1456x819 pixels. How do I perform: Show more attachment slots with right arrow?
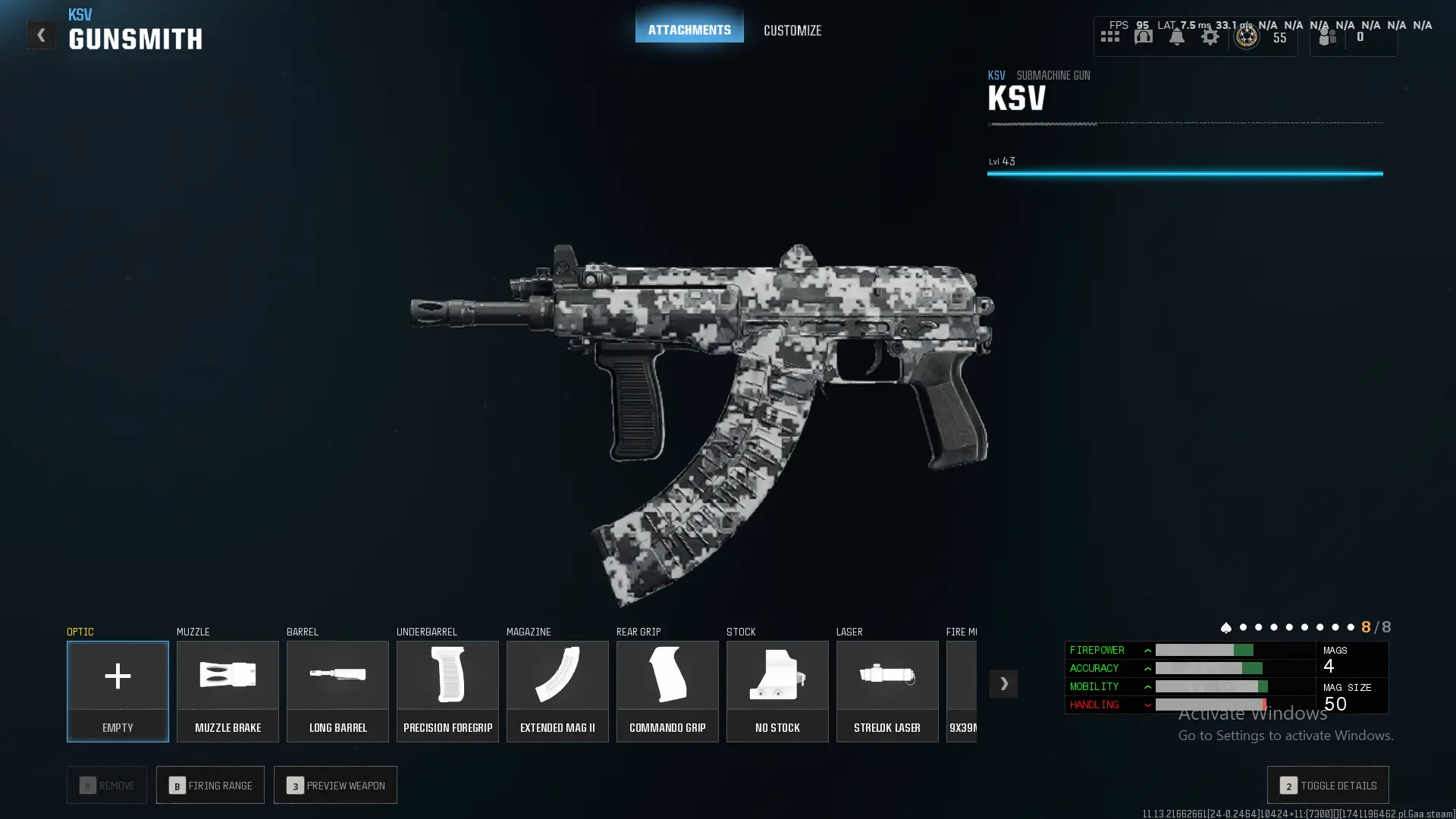pyautogui.click(x=1003, y=683)
